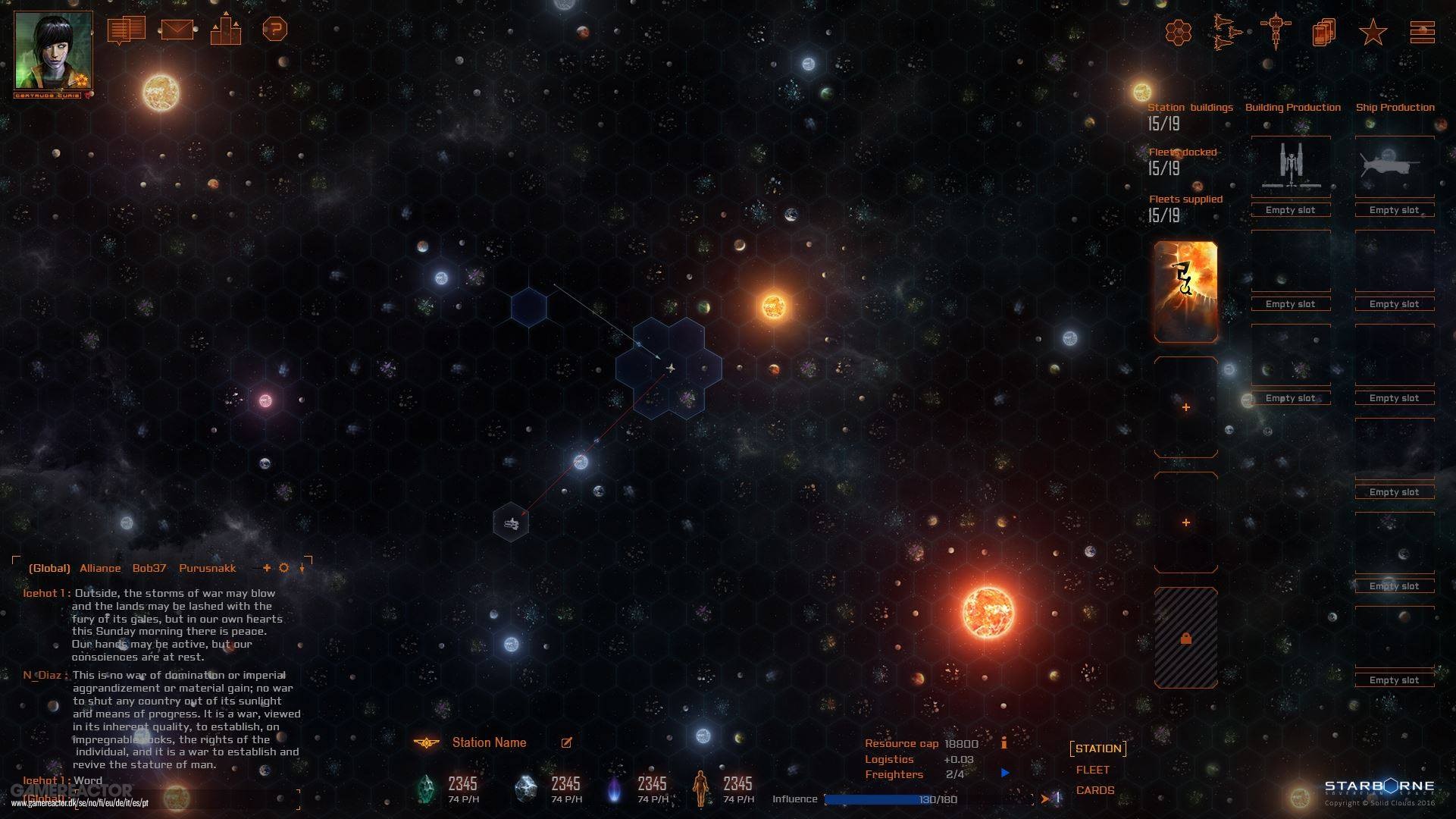Viewport: 1456px width, 819px height.
Task: Collapse the chat with the down arrow
Action: pyautogui.click(x=302, y=567)
